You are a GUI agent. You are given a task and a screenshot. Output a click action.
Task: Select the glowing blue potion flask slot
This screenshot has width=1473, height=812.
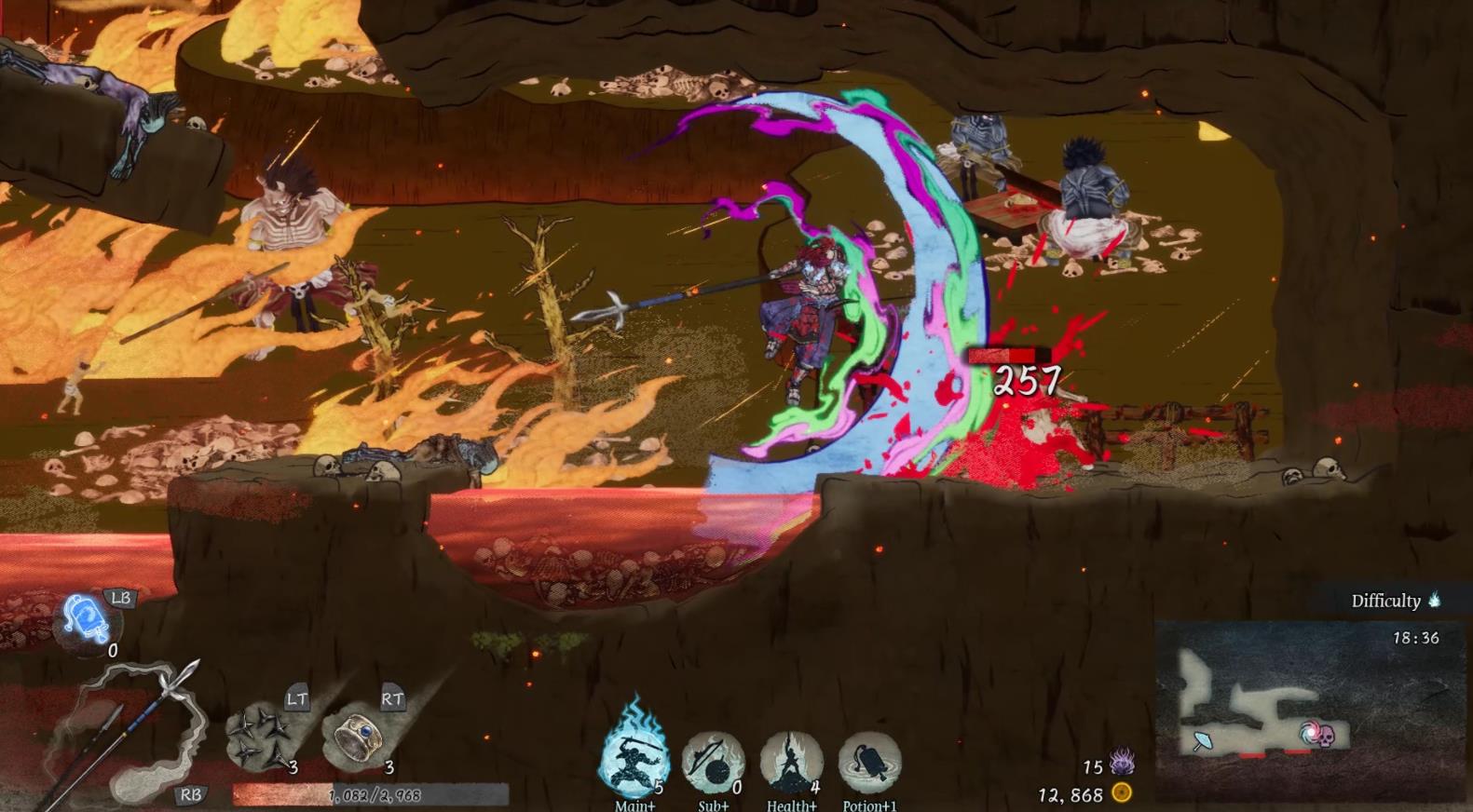(86, 619)
